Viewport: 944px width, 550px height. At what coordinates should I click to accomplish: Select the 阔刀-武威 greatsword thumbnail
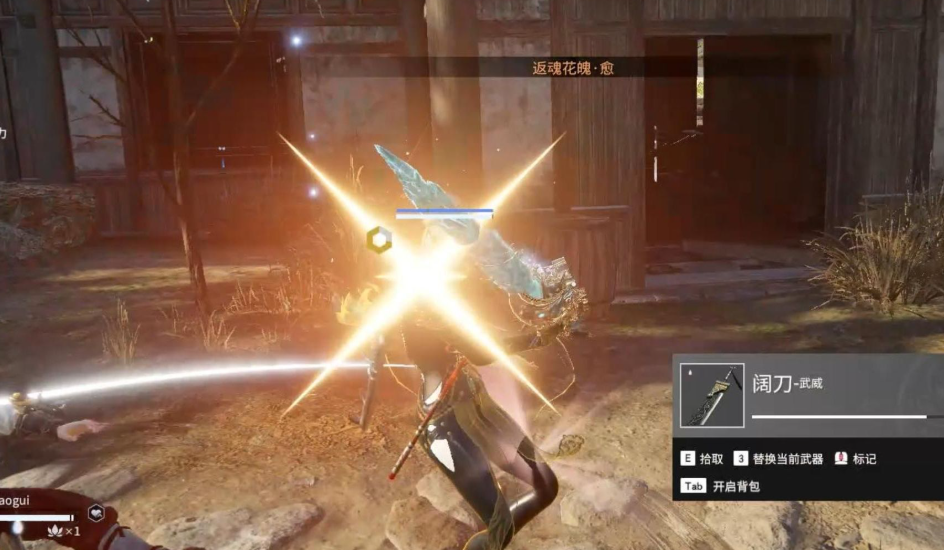coord(712,395)
